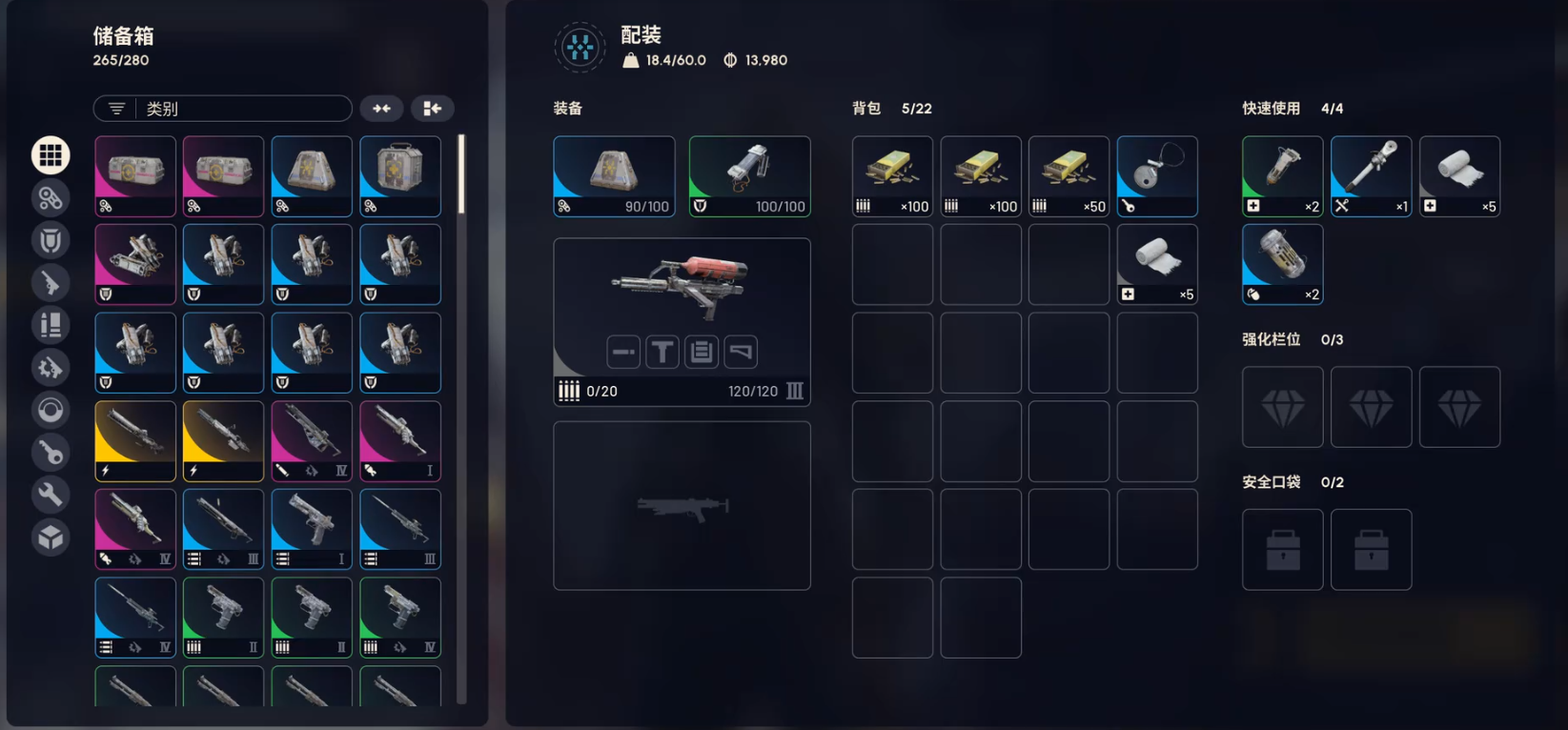
Task: Click the weapon attachments category icon
Action: point(51,368)
